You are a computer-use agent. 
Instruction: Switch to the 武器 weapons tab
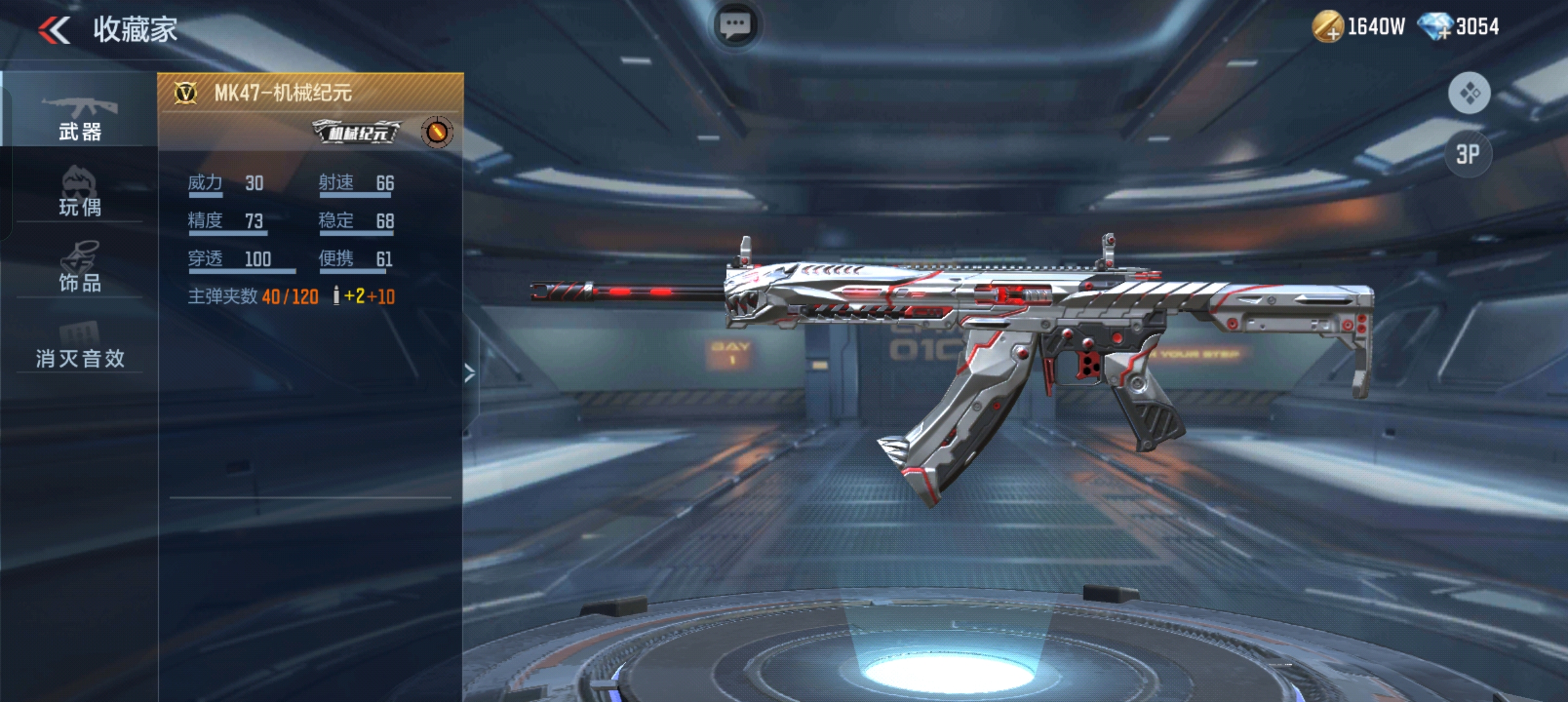[x=80, y=117]
